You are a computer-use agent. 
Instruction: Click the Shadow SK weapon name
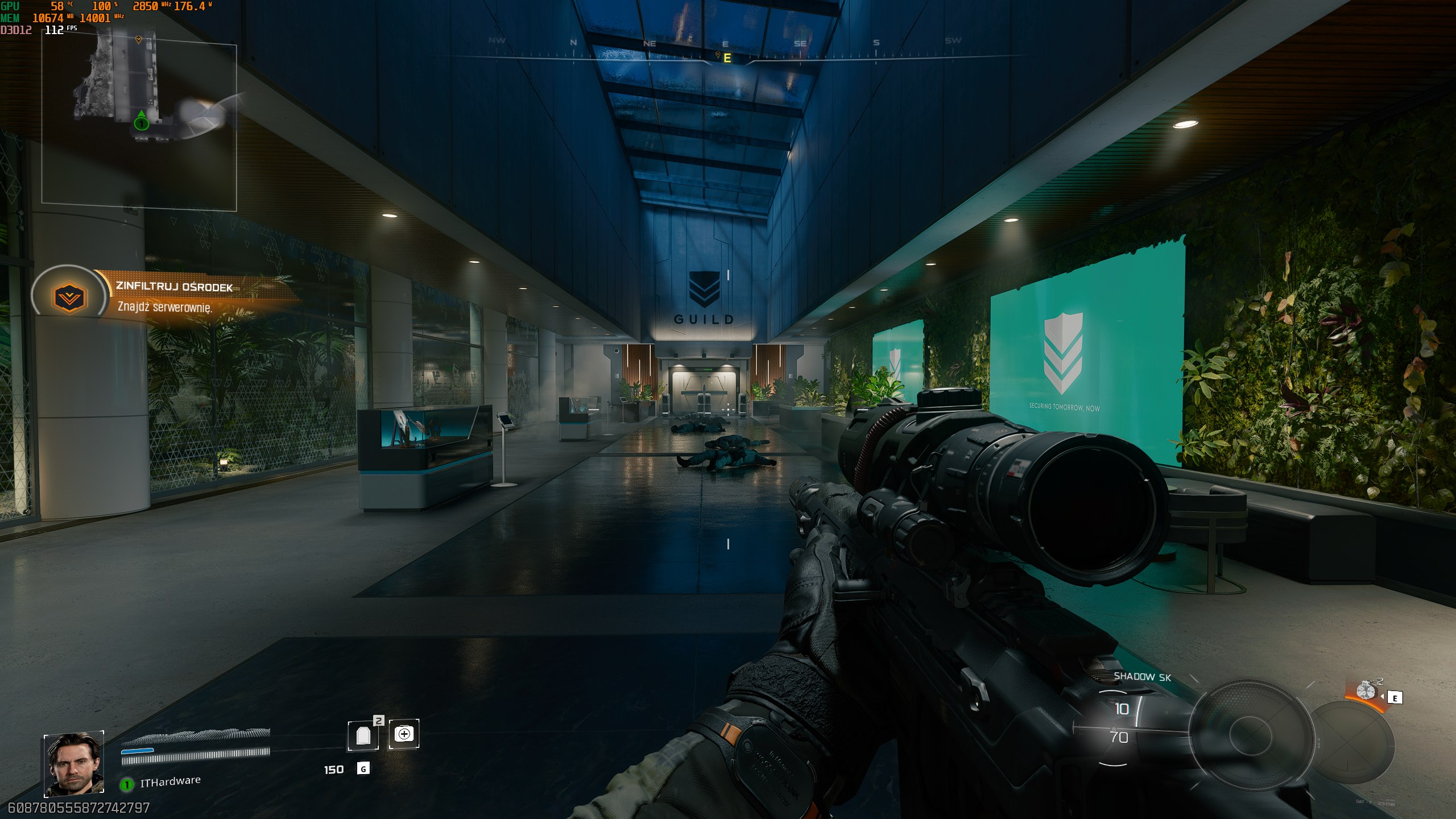point(1142,676)
